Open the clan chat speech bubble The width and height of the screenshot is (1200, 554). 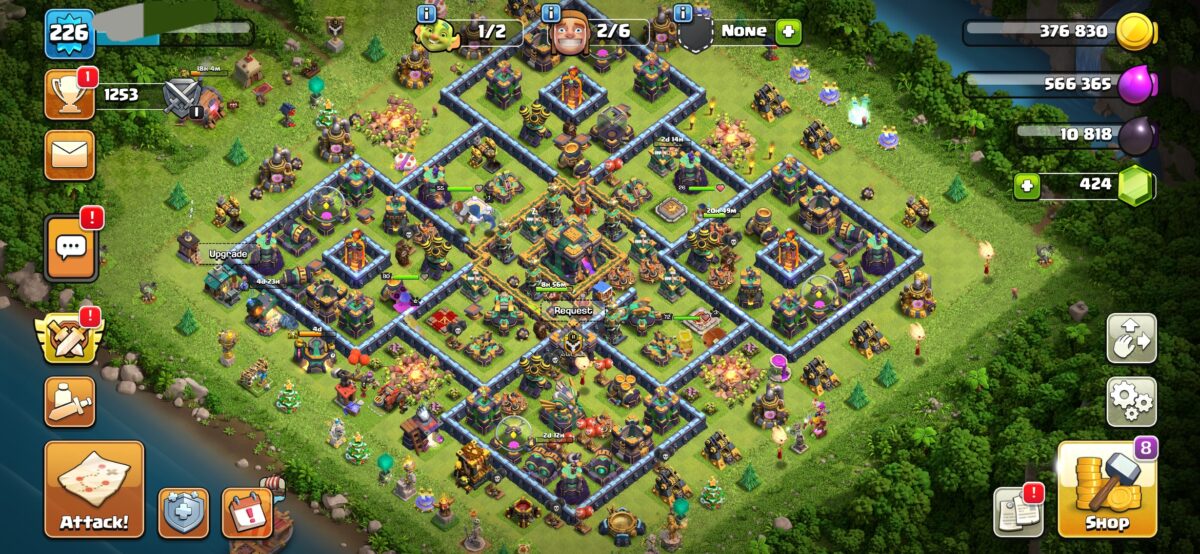(70, 245)
